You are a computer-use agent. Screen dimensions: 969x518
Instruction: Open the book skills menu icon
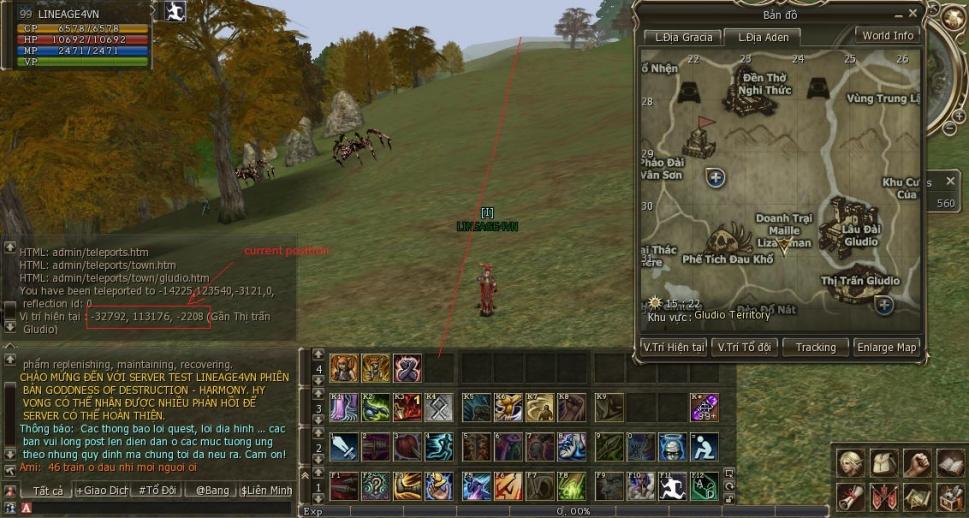coord(949,463)
